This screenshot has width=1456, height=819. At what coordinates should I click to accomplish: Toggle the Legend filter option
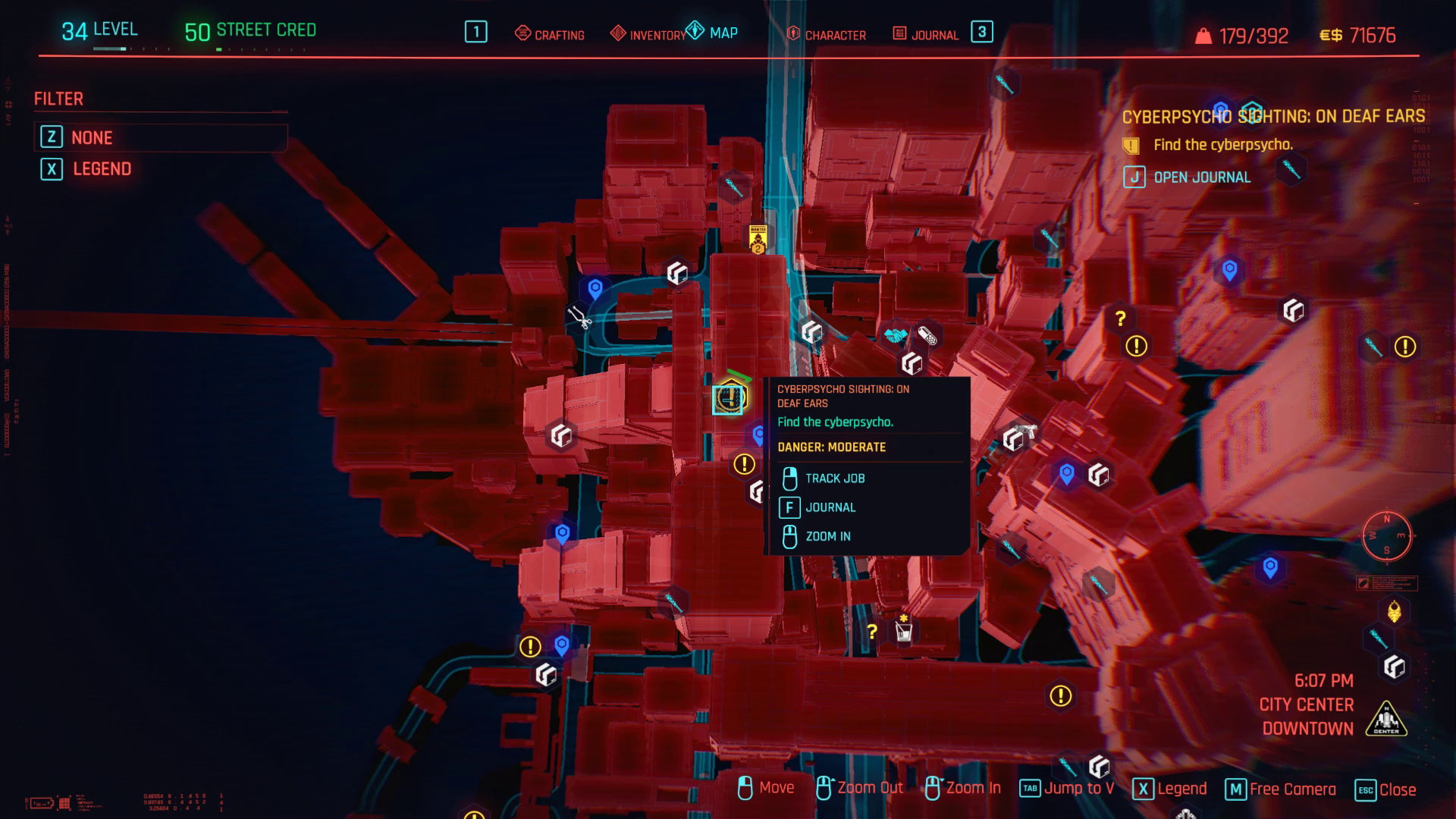[101, 168]
